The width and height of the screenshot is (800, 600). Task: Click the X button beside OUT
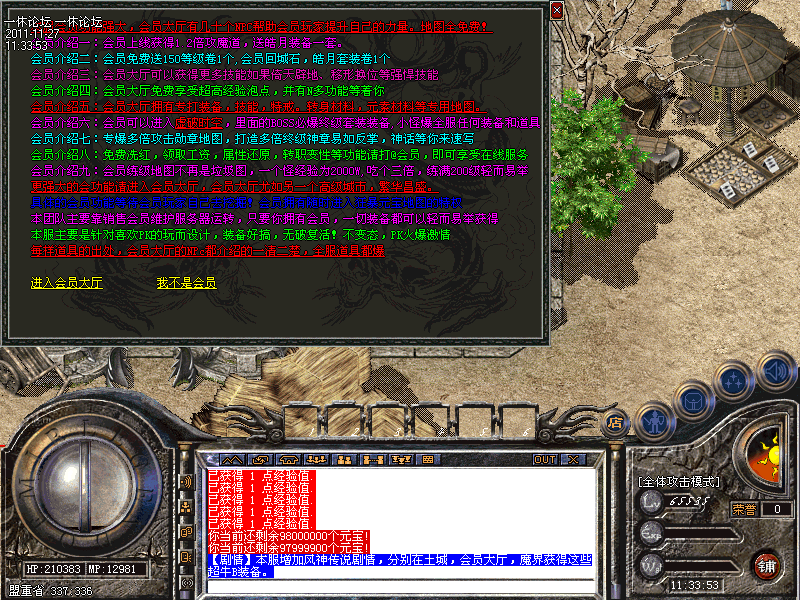pyautogui.click(x=573, y=459)
